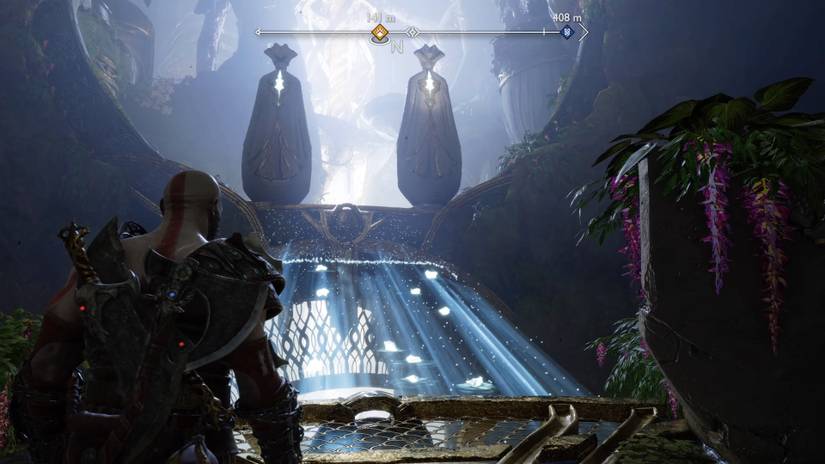Select the north N indicator on the compass
The image size is (825, 464).
coord(397,47)
